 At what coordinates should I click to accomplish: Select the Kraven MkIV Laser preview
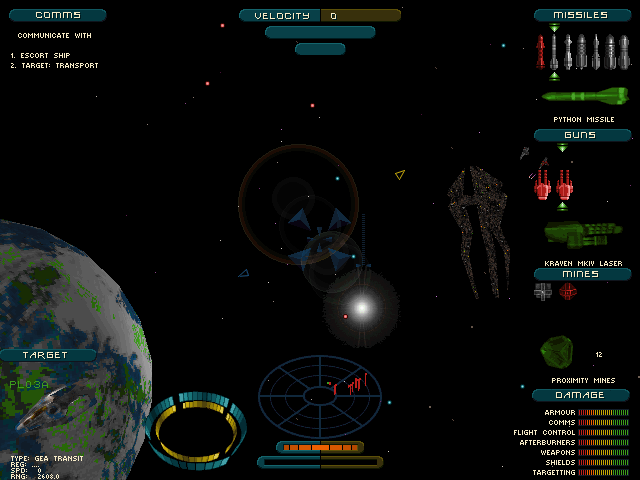tap(582, 235)
